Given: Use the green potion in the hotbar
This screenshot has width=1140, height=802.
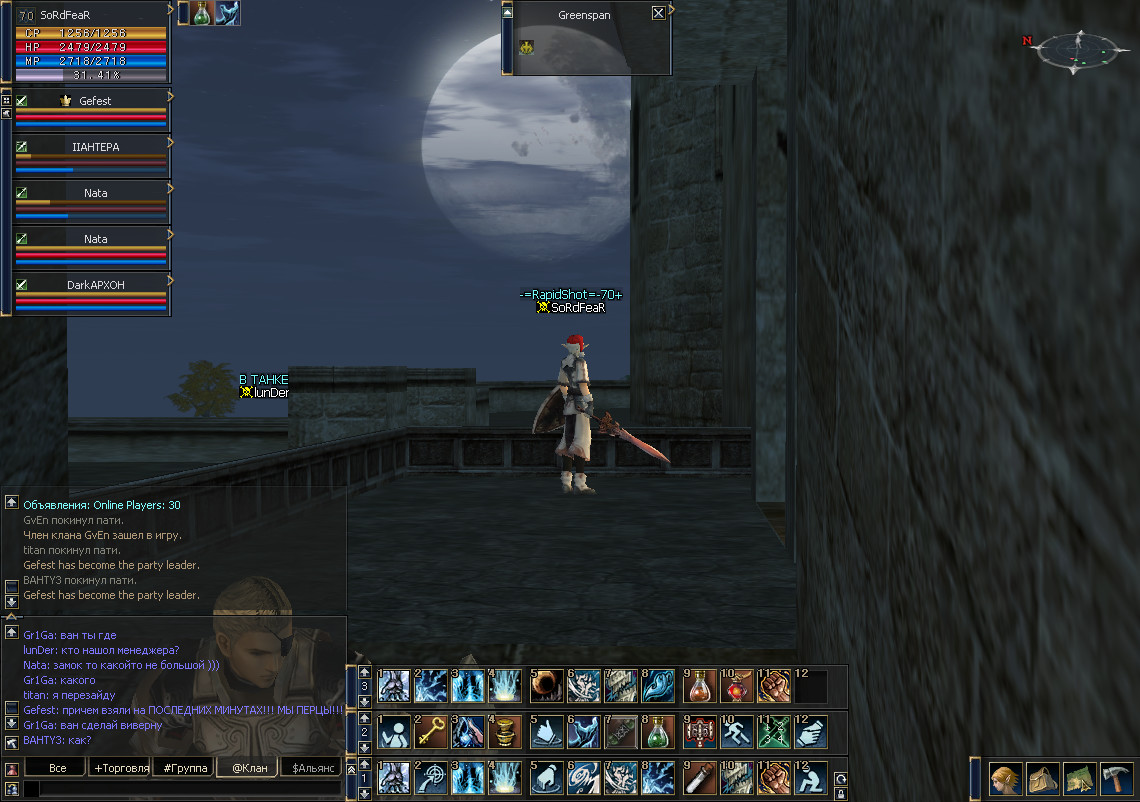Looking at the screenshot, I should click(x=657, y=732).
